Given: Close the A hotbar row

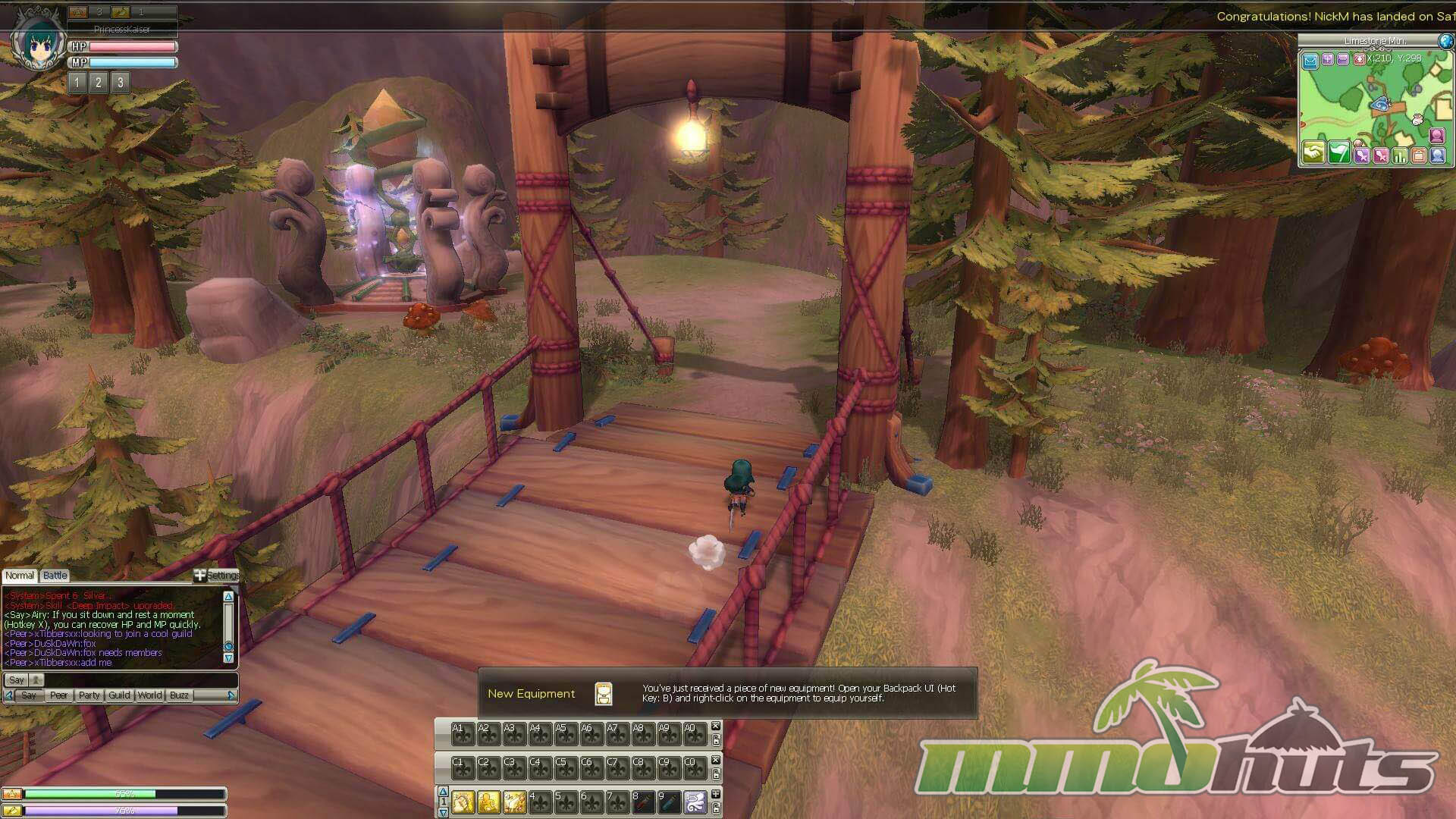Looking at the screenshot, I should pyautogui.click(x=715, y=726).
